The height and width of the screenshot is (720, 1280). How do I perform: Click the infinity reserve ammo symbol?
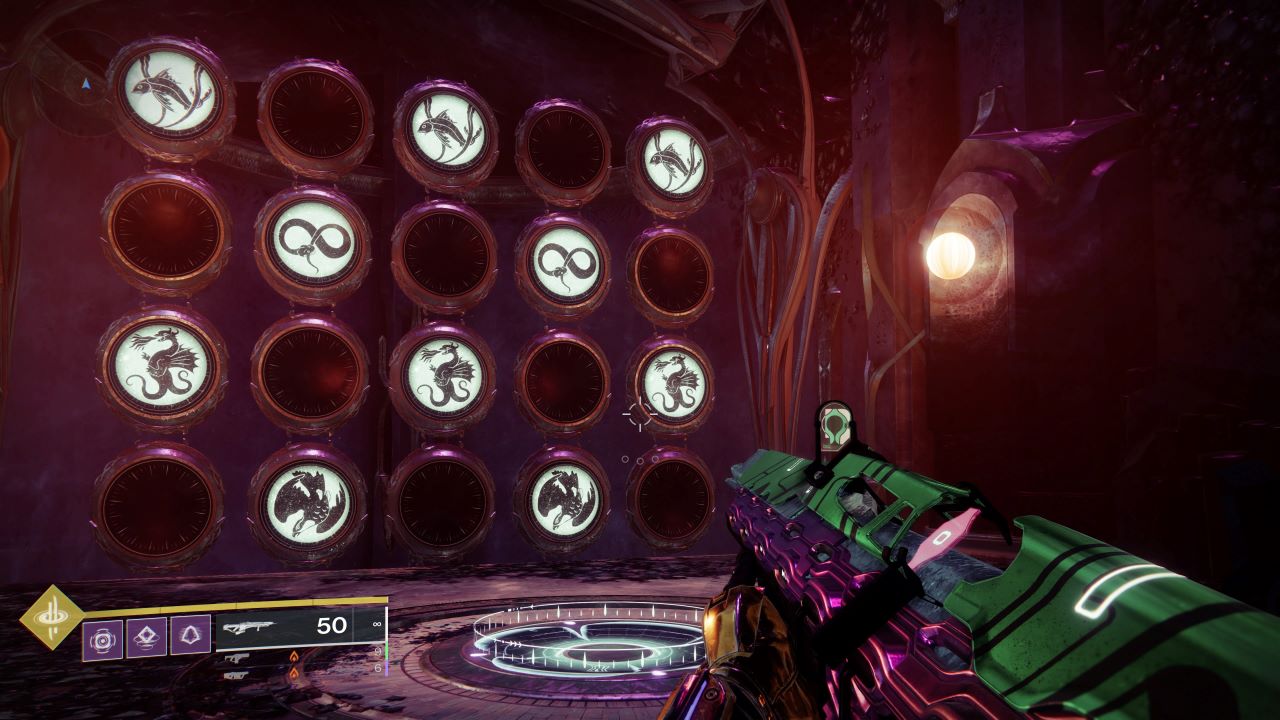click(x=376, y=624)
